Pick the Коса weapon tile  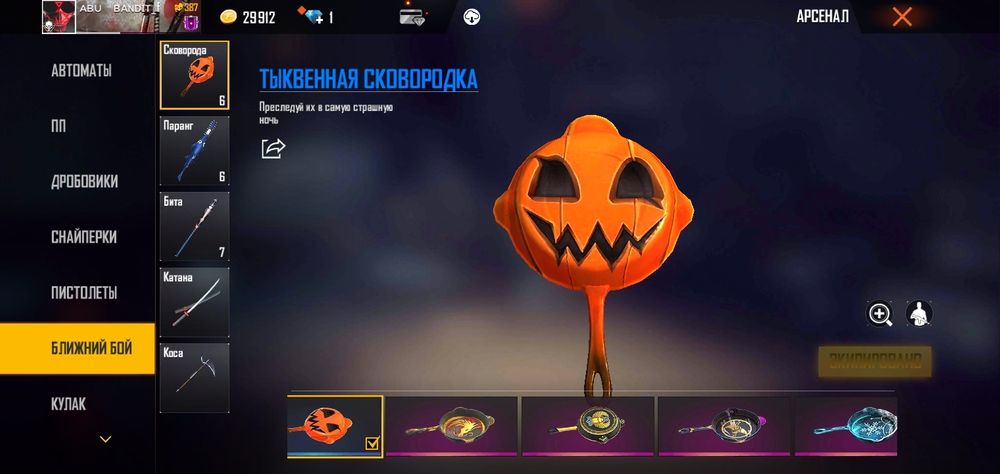click(x=194, y=378)
